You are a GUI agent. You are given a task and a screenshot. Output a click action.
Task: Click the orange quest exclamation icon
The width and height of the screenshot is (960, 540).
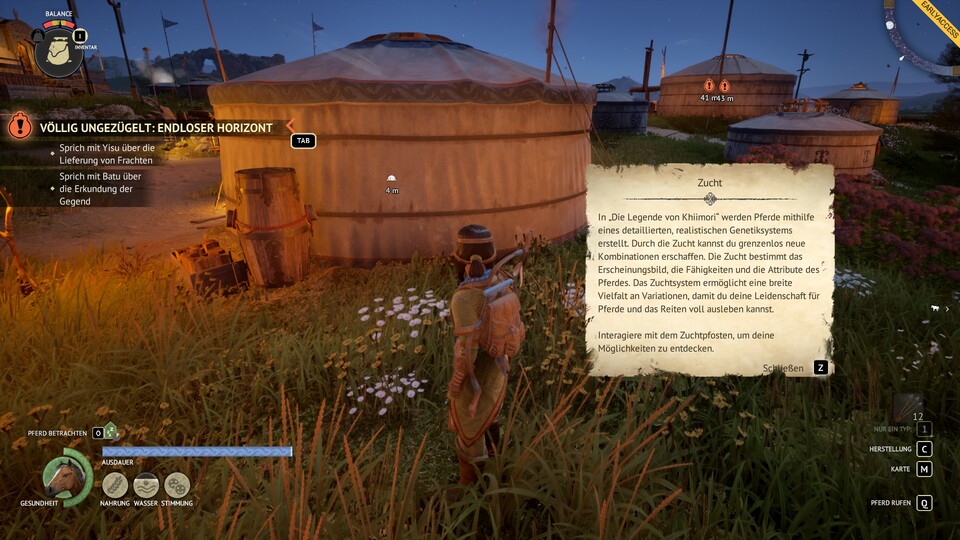(20, 126)
